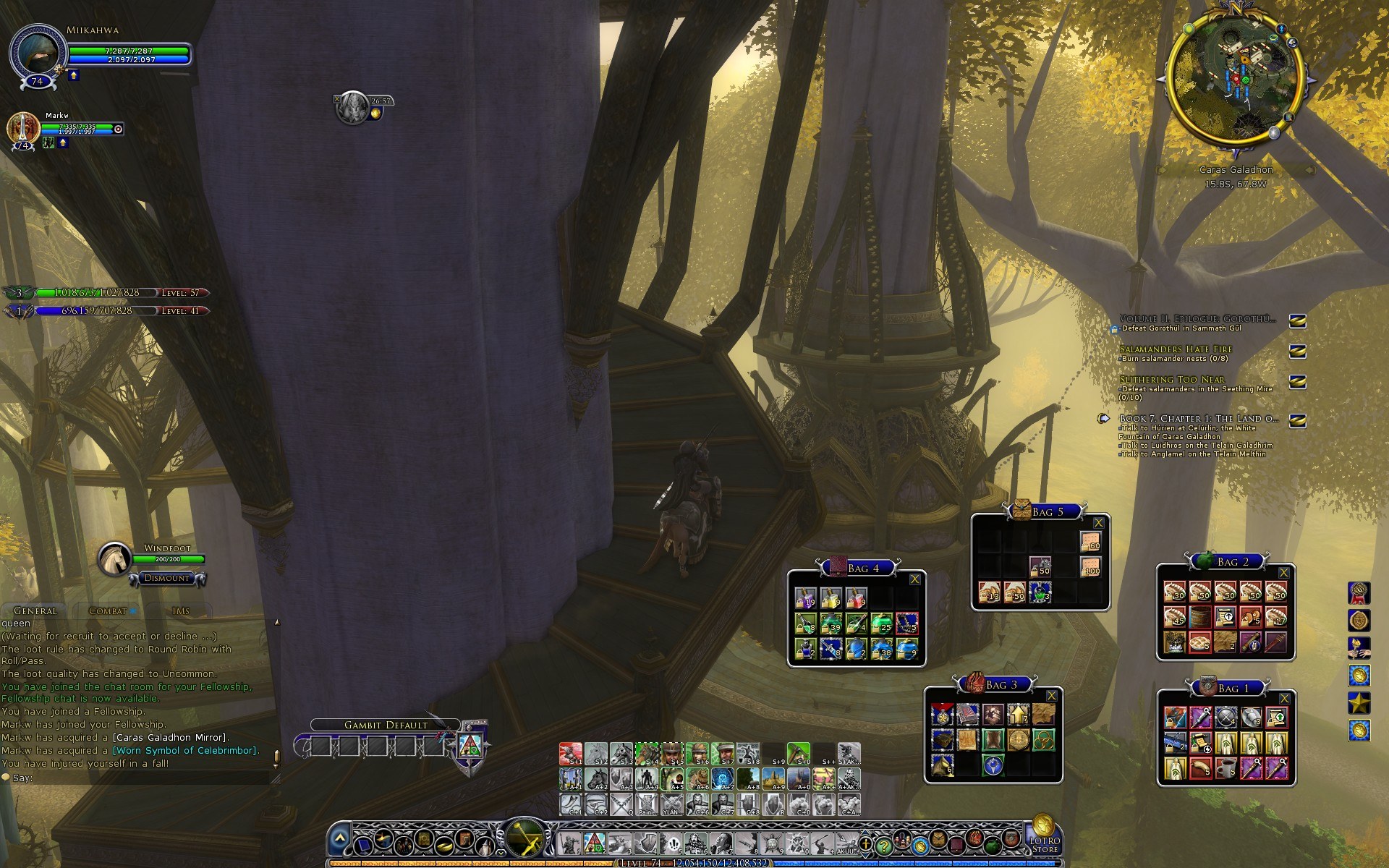
Task: Select the stack of 100 item in Bag 5
Action: click(1090, 566)
